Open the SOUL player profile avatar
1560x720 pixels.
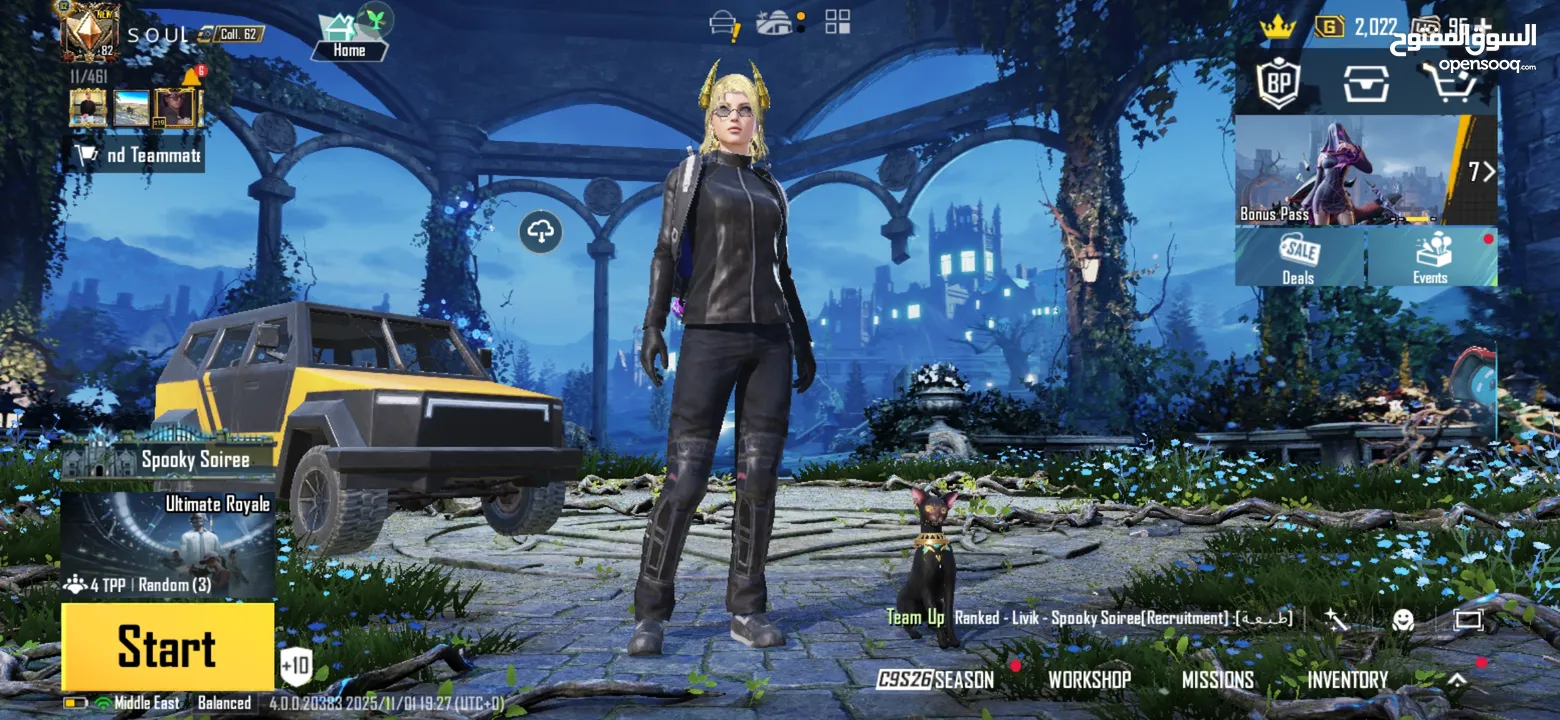[90, 32]
